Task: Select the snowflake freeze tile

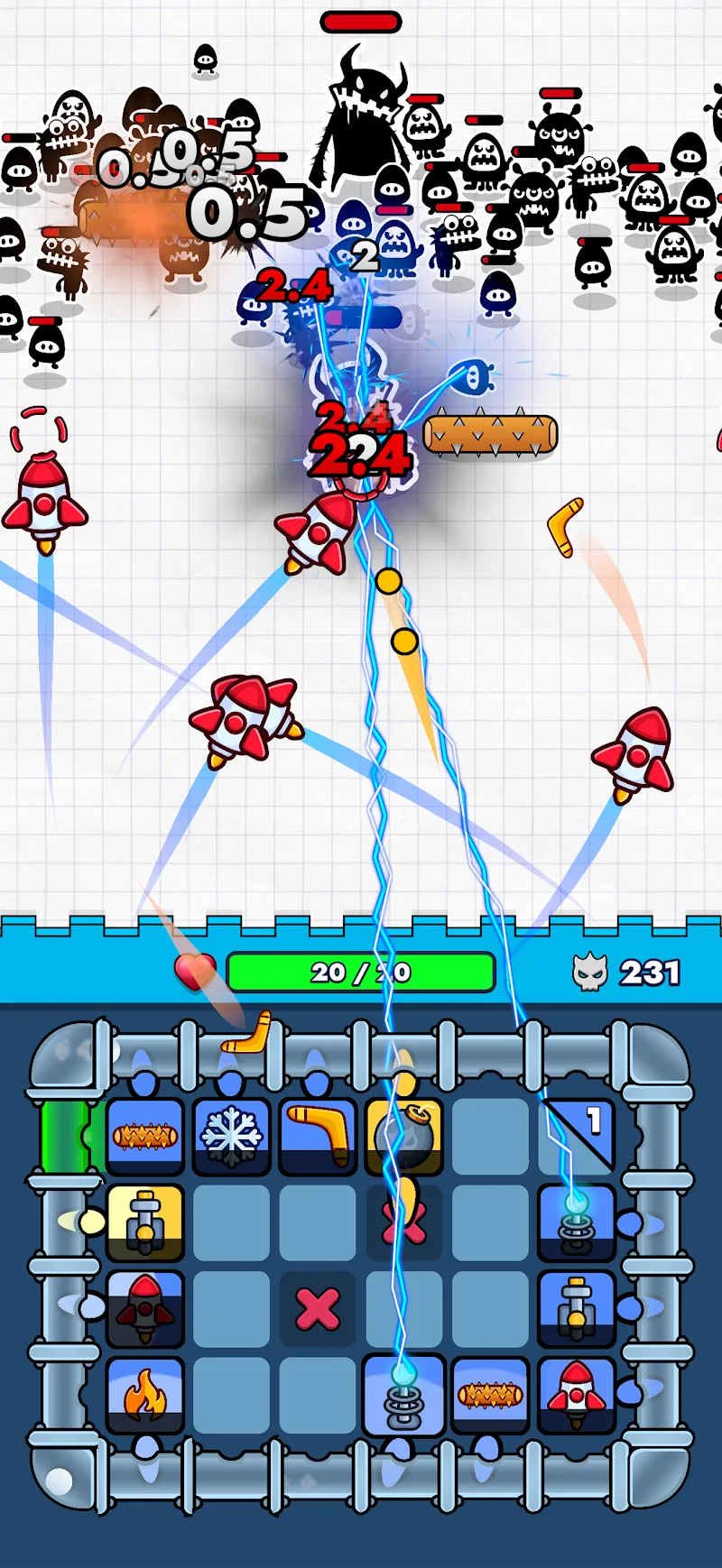Action: click(x=231, y=1135)
